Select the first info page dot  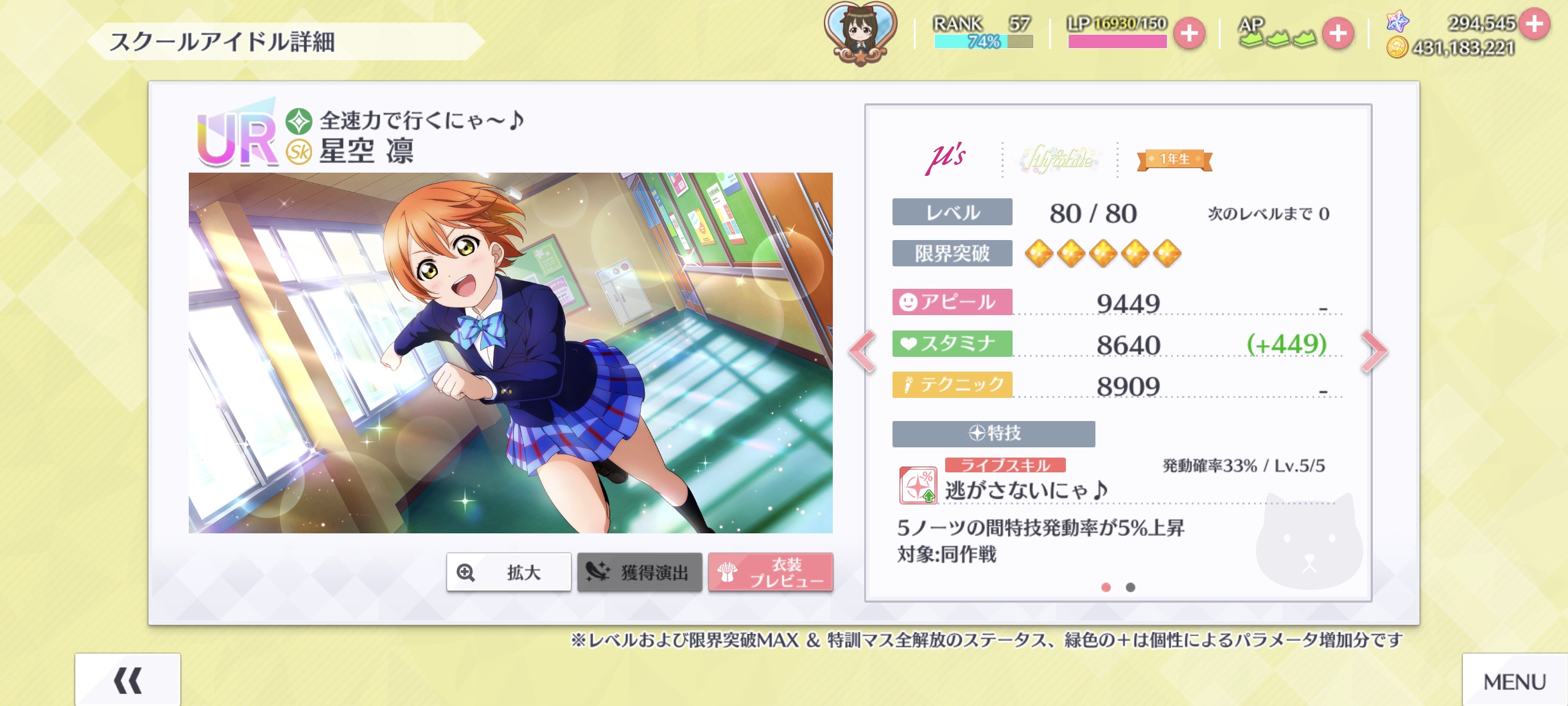1106,587
